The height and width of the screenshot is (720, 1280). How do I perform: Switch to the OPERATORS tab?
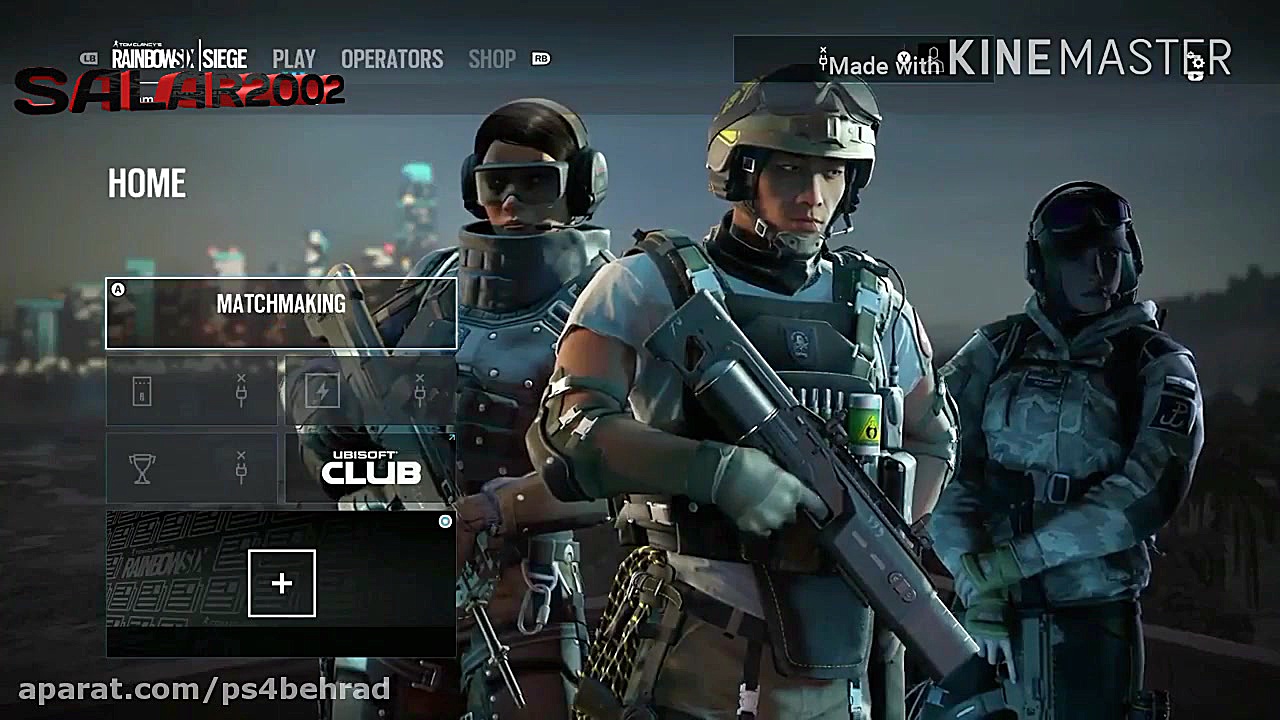392,59
